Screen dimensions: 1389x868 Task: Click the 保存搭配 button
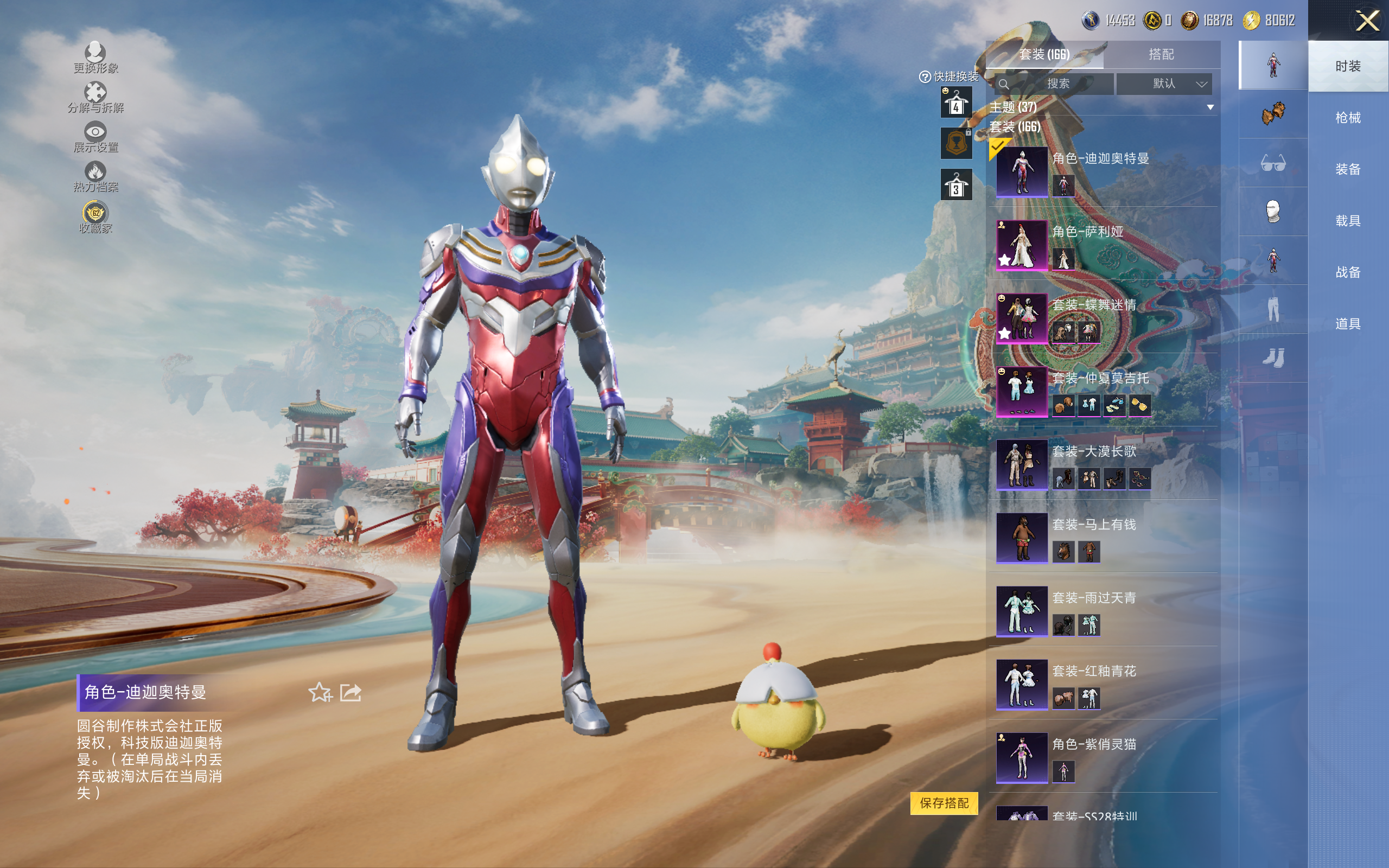point(944,803)
